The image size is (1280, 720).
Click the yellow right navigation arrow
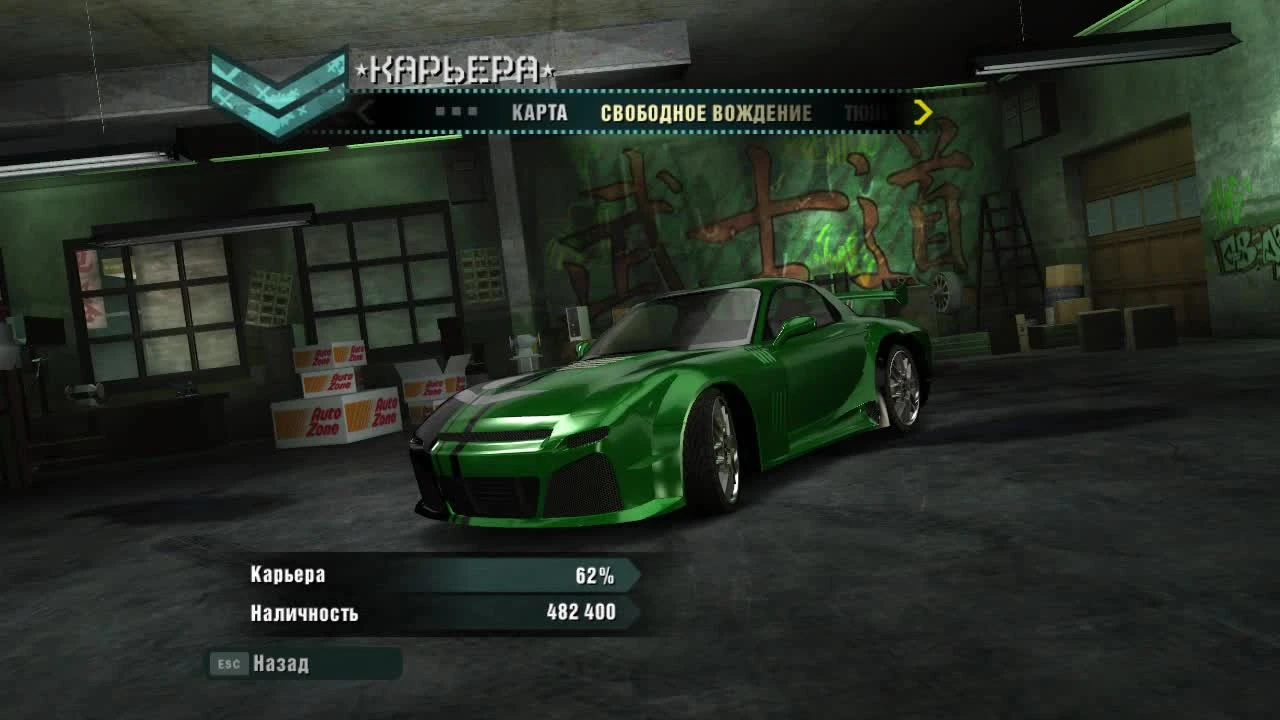pyautogui.click(x=922, y=112)
